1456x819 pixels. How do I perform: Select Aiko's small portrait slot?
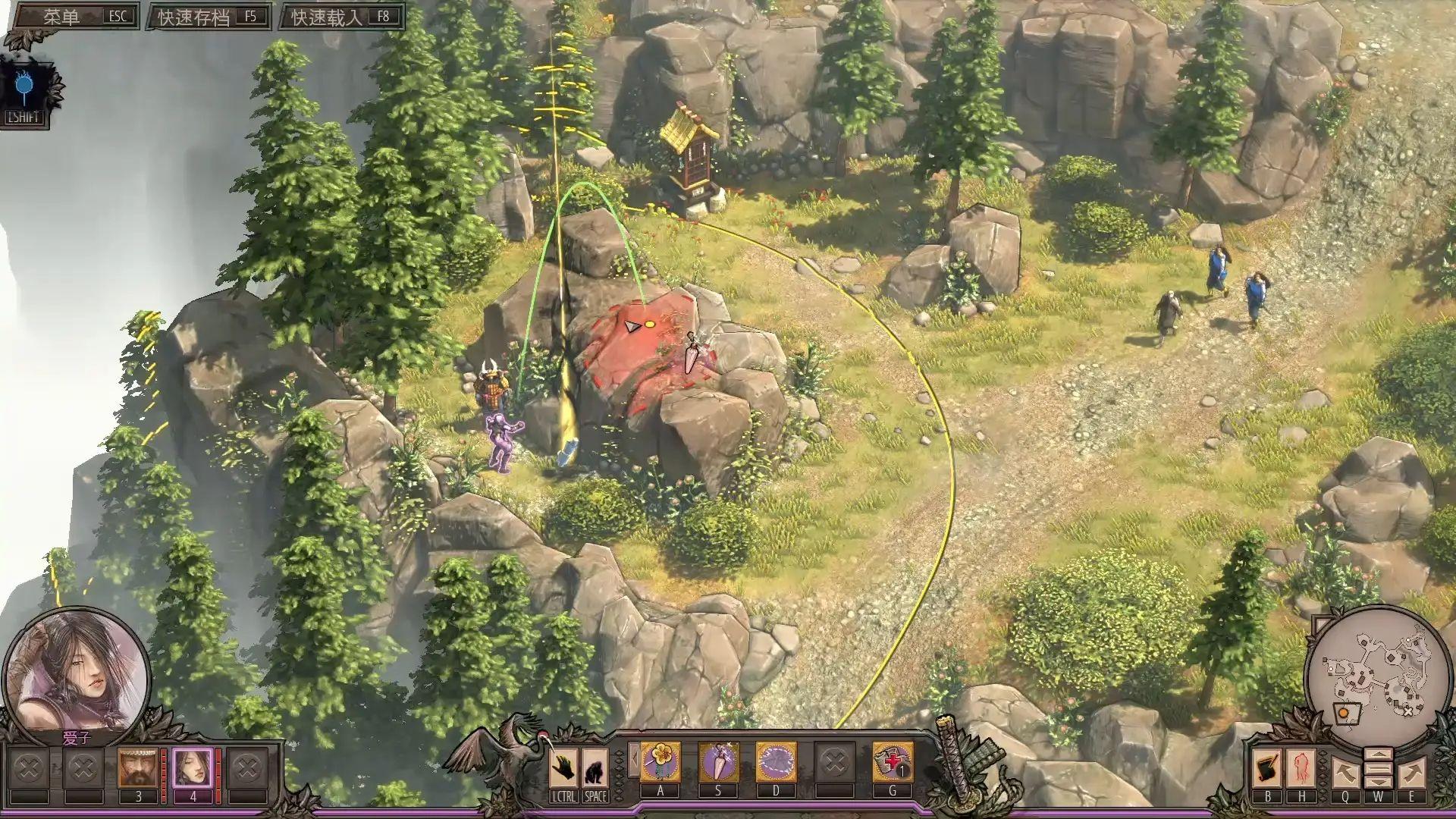(x=193, y=767)
